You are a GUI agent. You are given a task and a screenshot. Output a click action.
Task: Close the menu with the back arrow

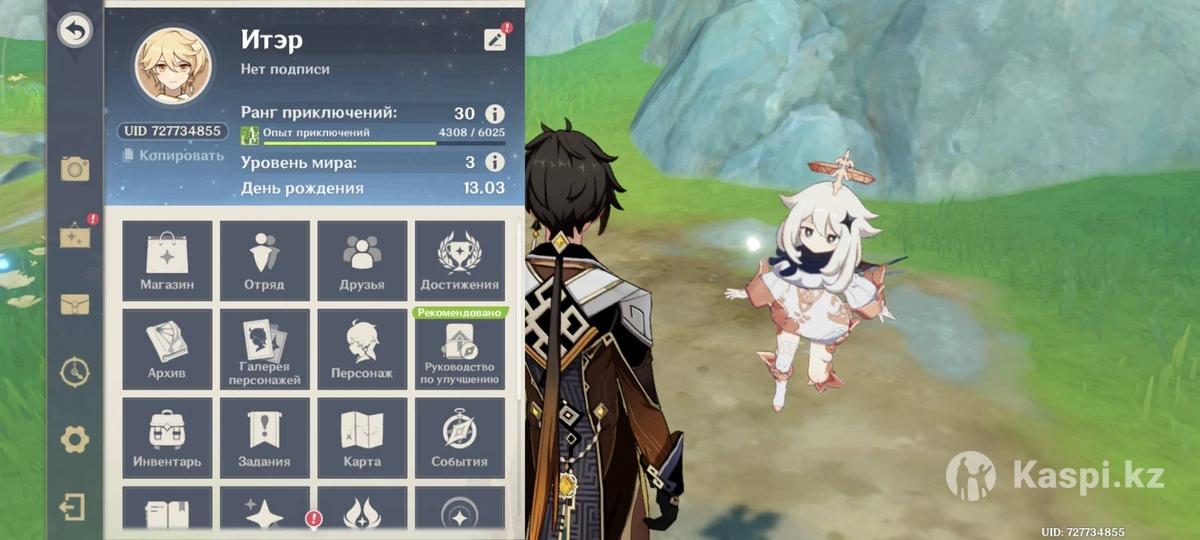(x=74, y=31)
